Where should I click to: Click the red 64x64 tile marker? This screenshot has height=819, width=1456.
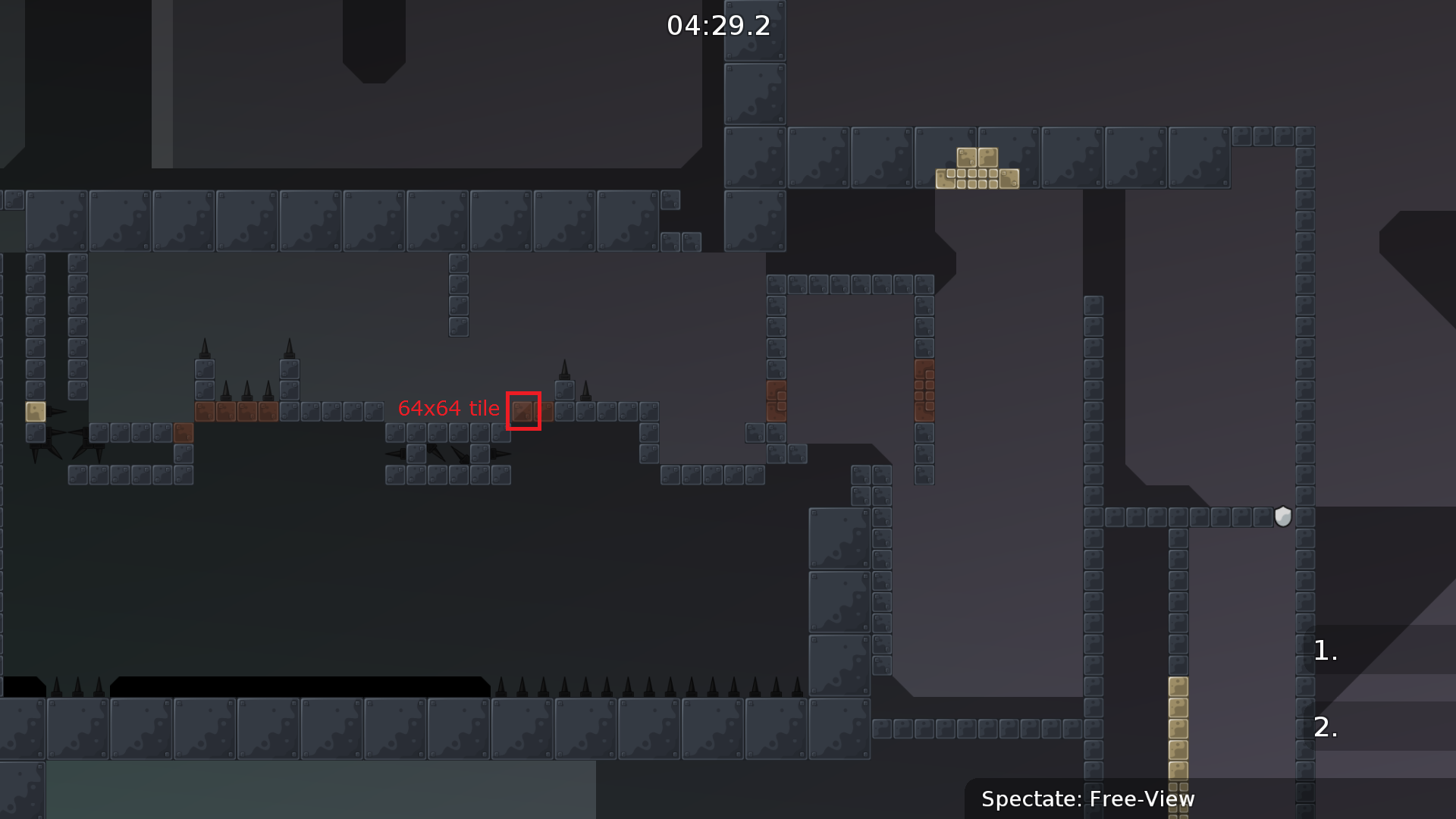(525, 411)
